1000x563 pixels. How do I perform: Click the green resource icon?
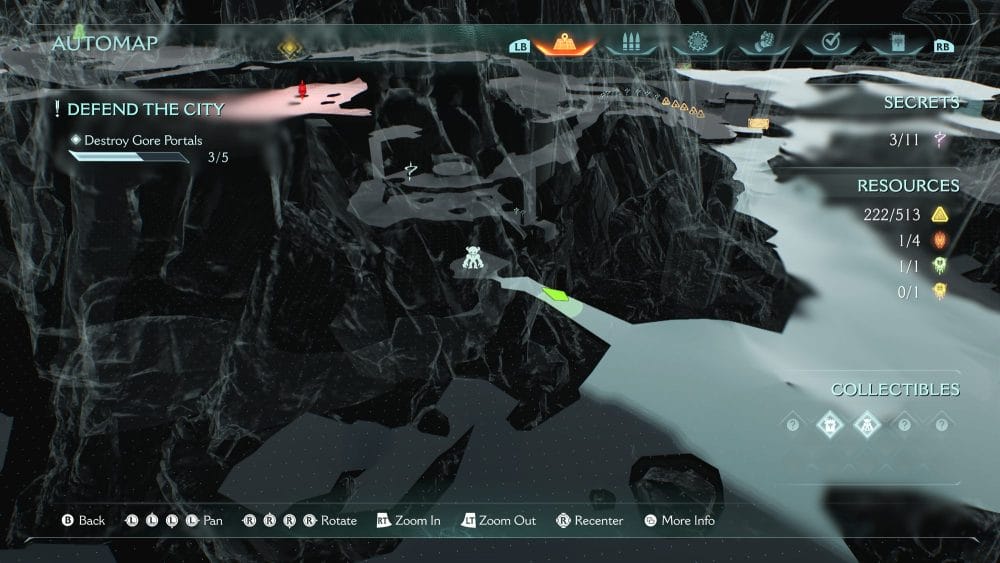pos(939,266)
